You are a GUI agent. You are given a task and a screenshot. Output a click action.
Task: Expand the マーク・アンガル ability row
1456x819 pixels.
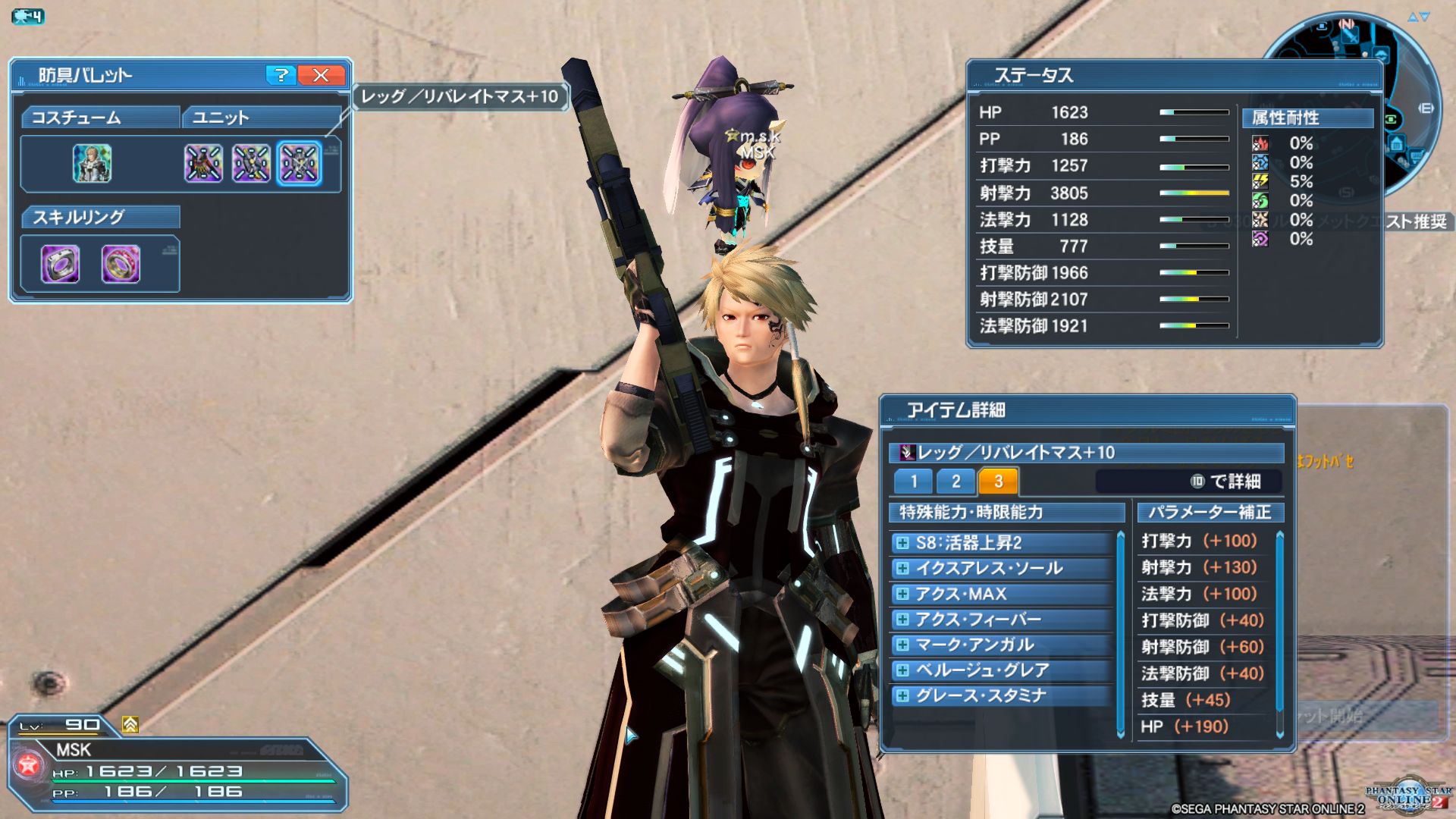pos(902,645)
